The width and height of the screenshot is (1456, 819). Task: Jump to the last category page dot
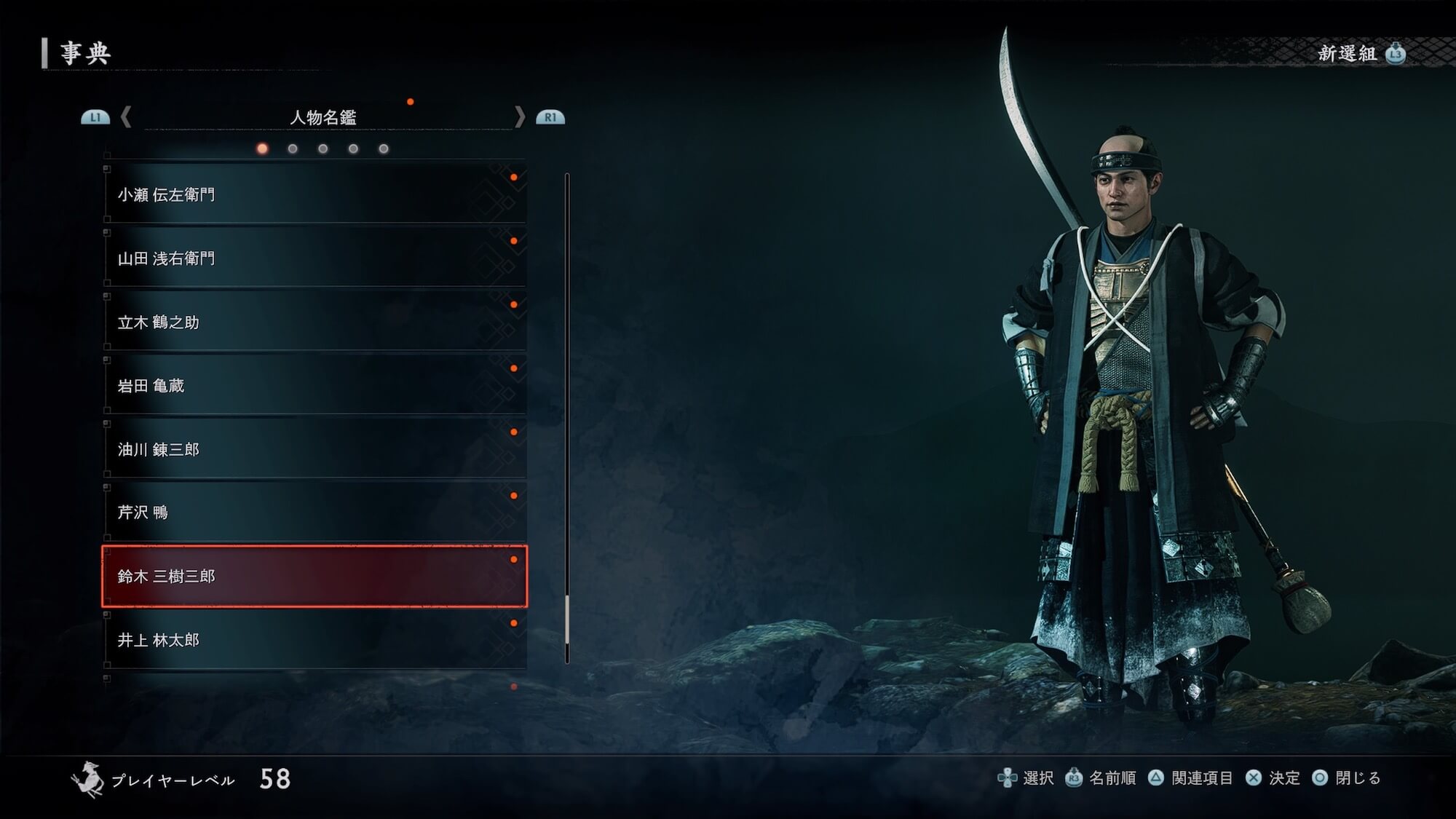point(384,149)
